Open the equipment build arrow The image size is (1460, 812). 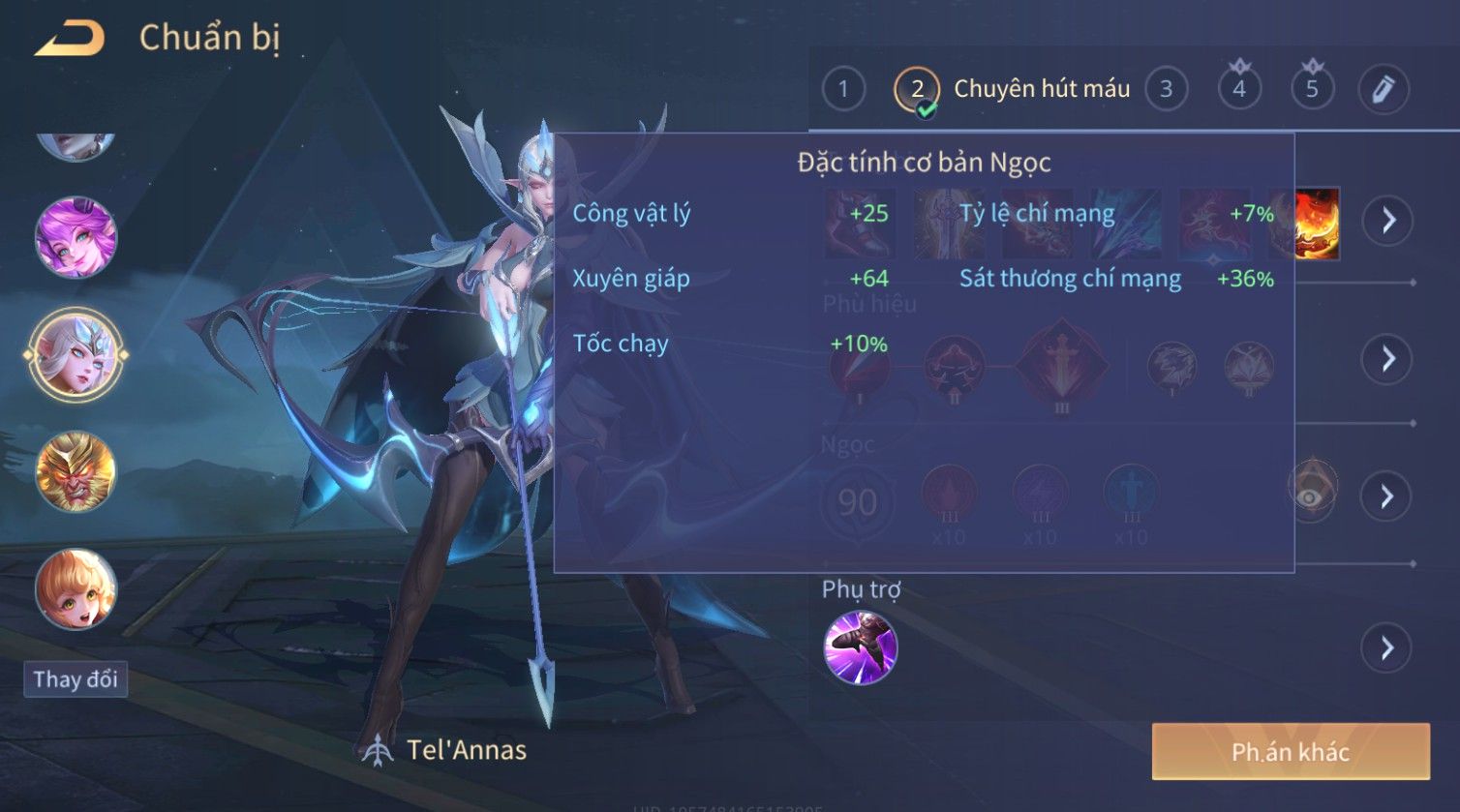coord(1387,221)
